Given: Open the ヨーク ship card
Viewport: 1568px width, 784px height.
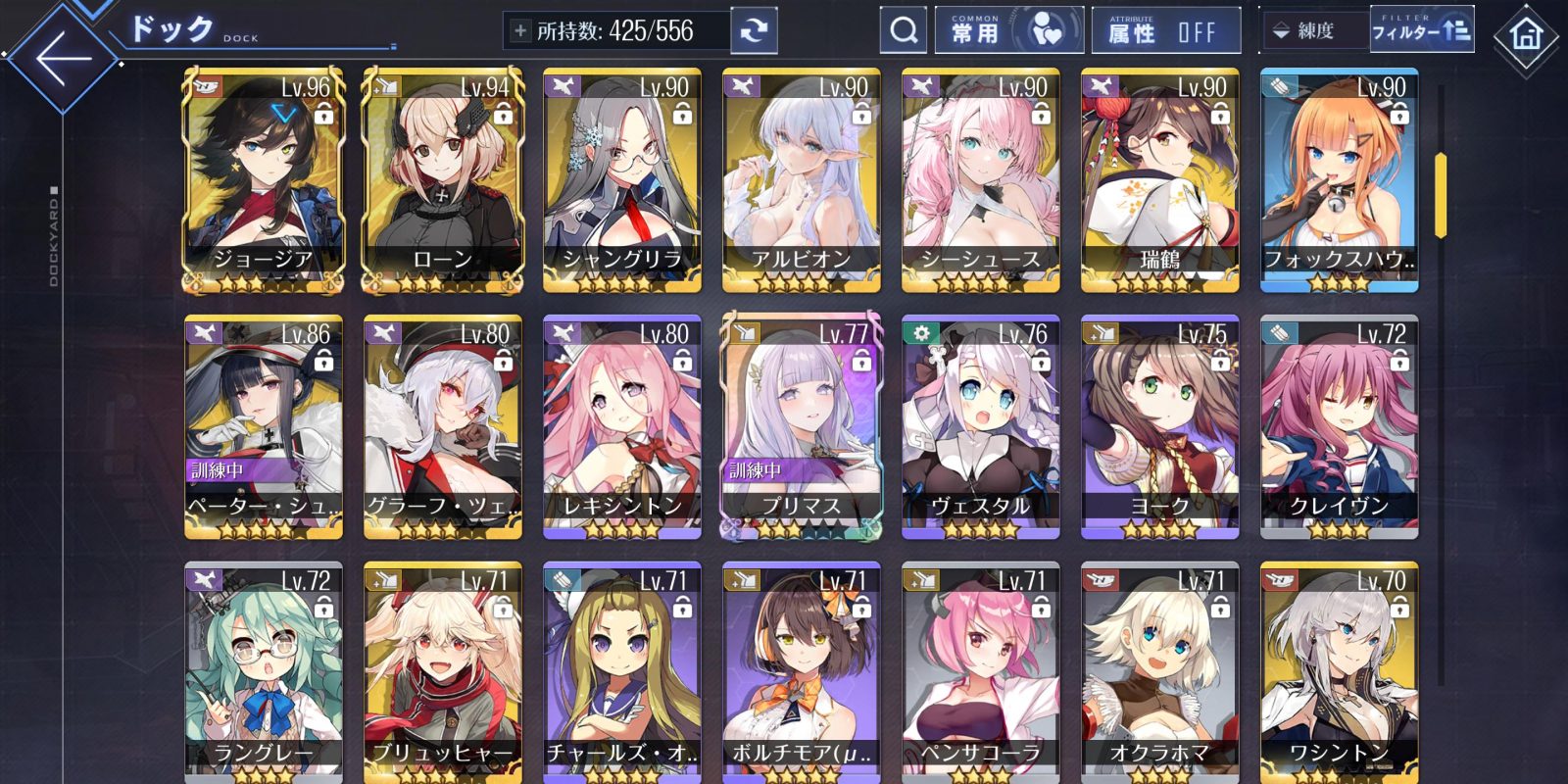Looking at the screenshot, I should click(1160, 427).
